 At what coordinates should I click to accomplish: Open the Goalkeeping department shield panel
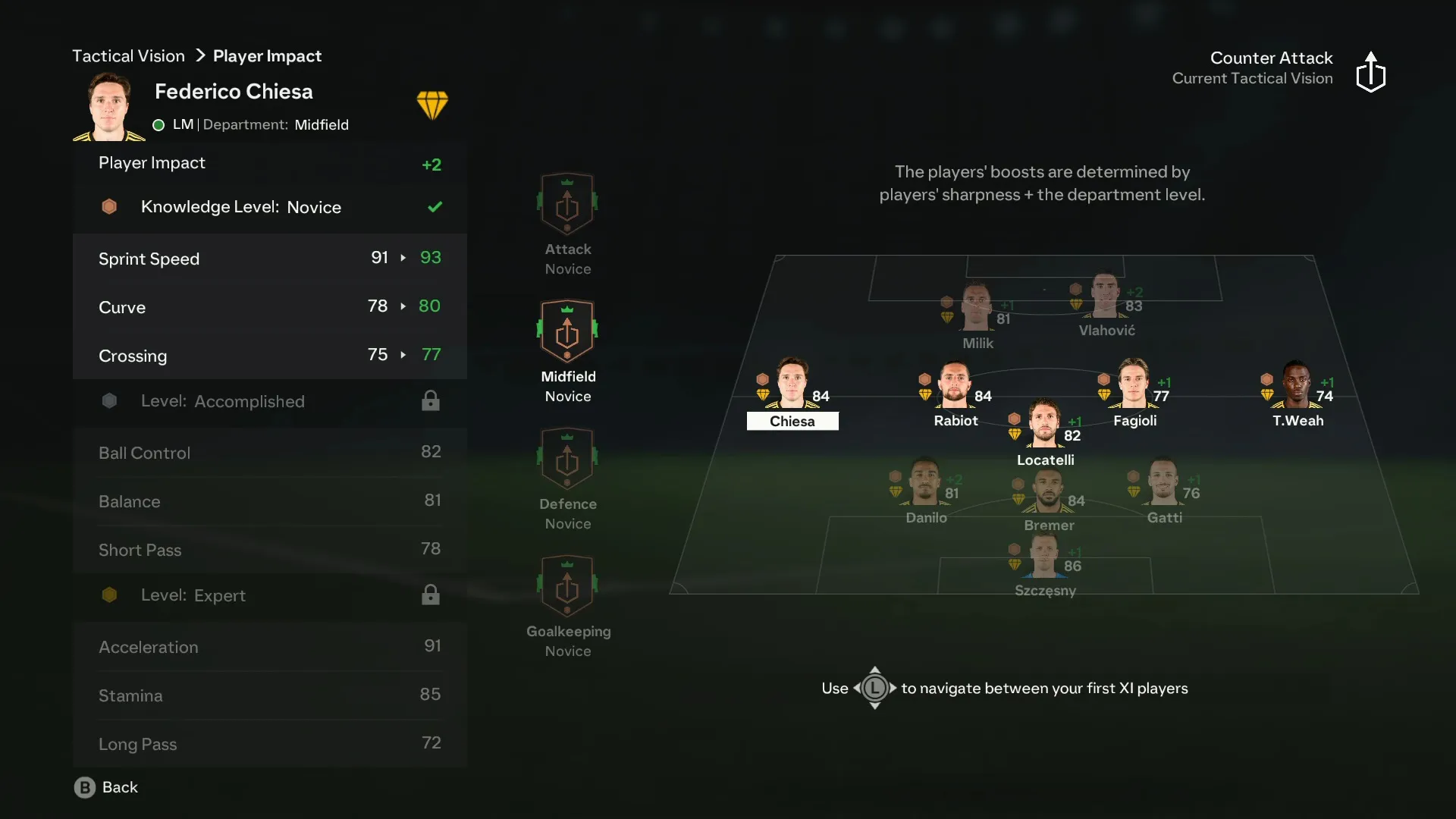[568, 585]
